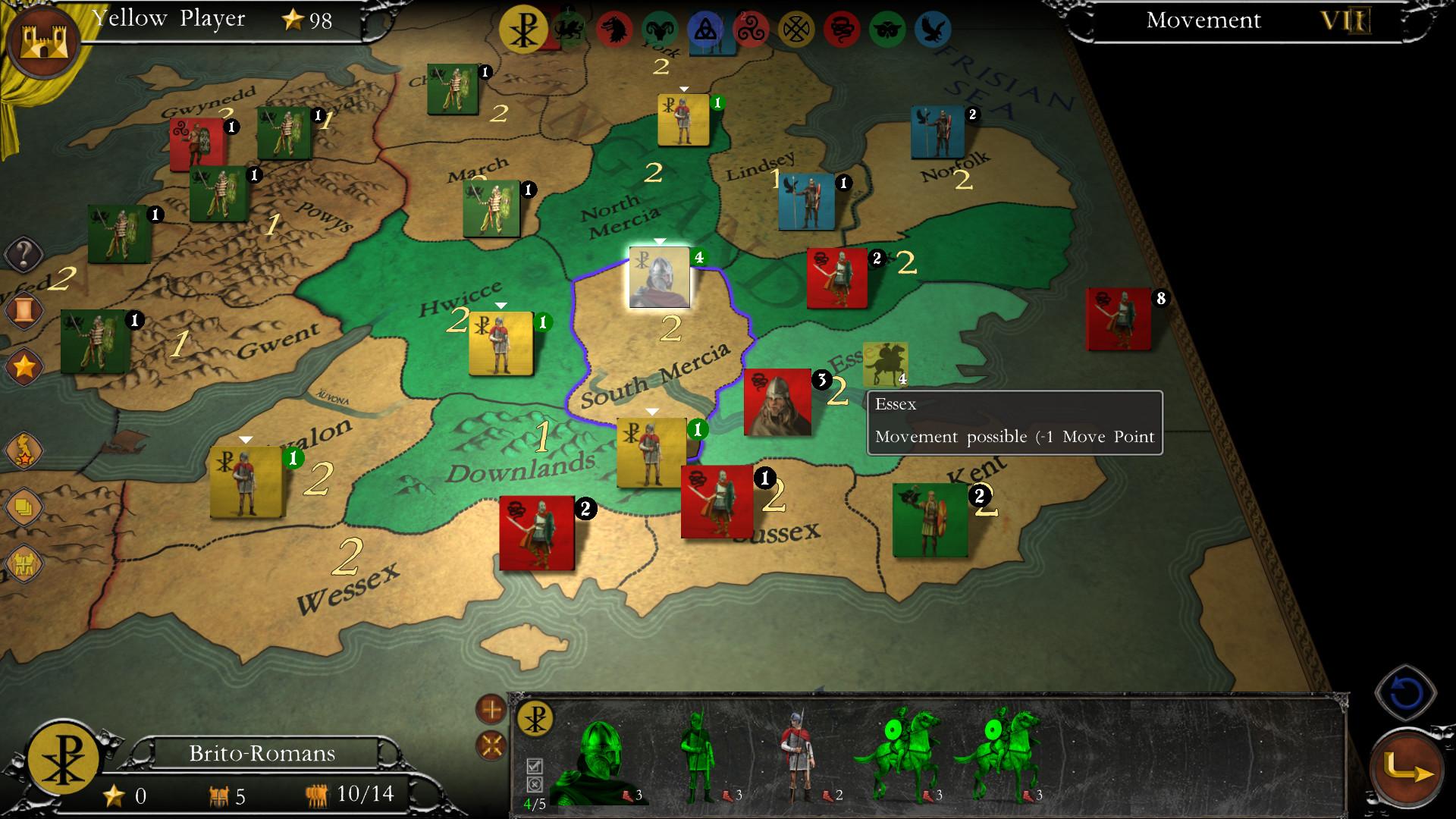Expand the yellow army stack in South Mercia
This screenshot has height=819, width=1456.
(x=651, y=410)
